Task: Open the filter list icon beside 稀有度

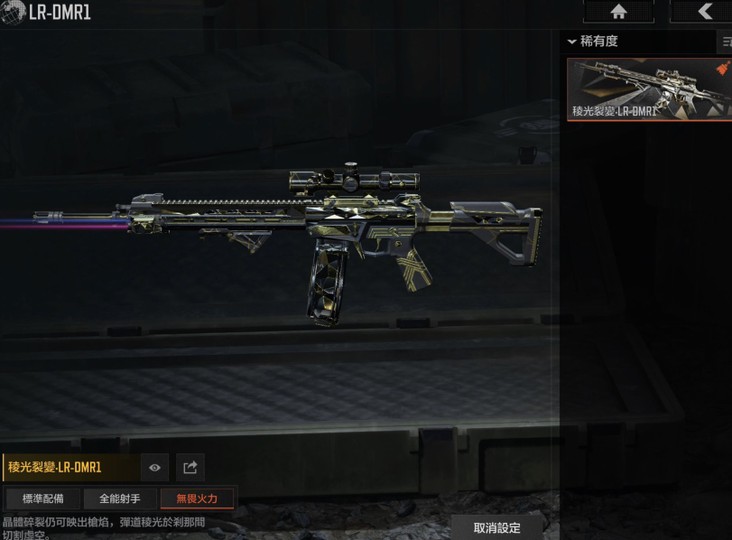Action: coord(725,42)
